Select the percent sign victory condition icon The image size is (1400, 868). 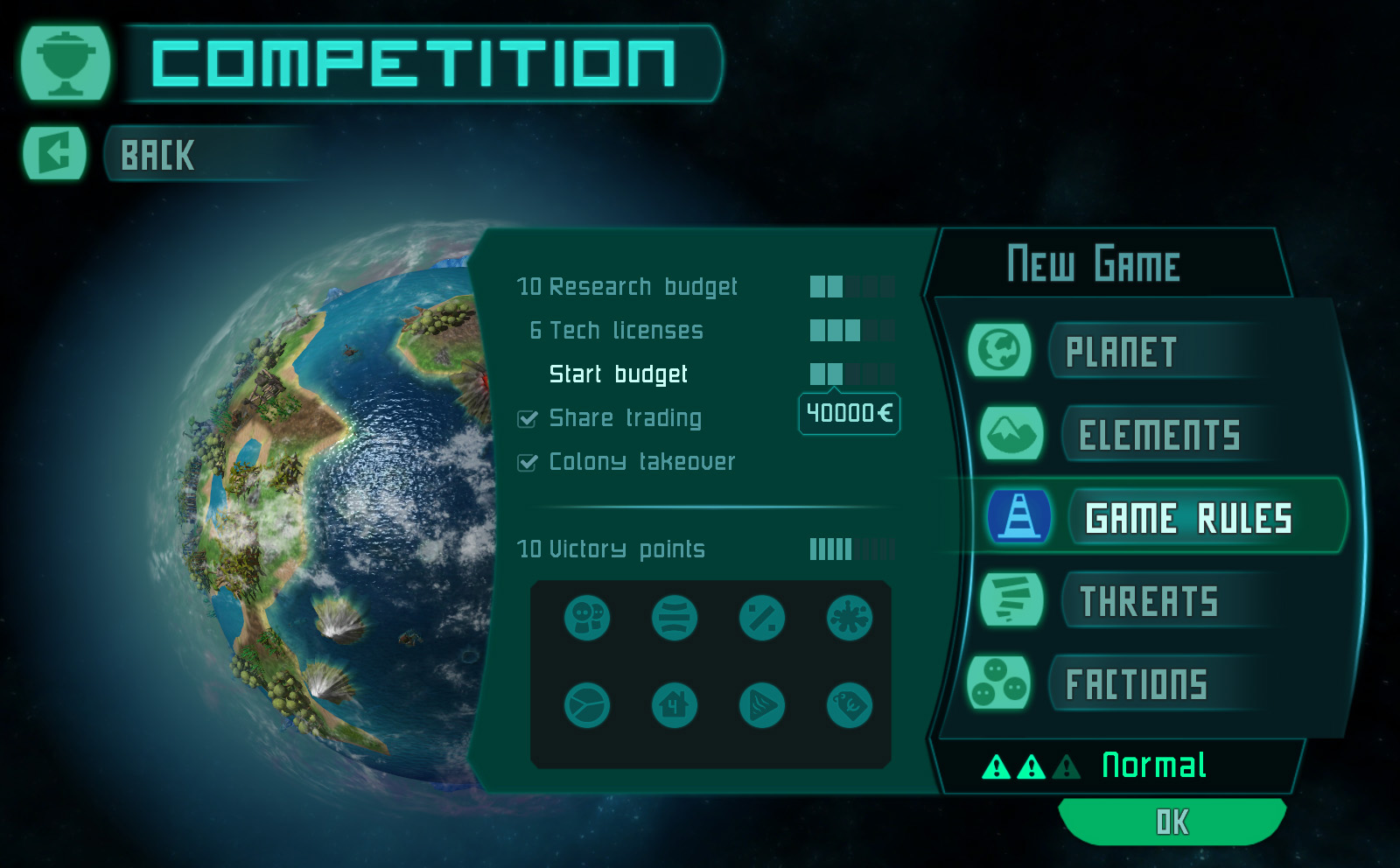tap(762, 618)
